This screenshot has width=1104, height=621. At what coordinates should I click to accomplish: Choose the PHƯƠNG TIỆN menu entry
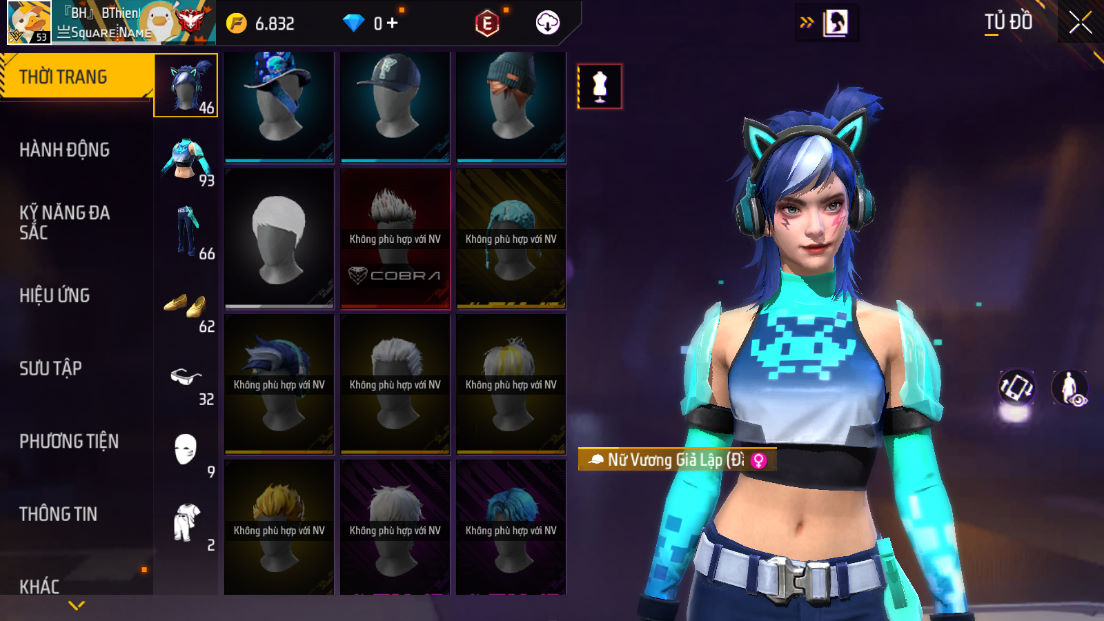pos(69,441)
